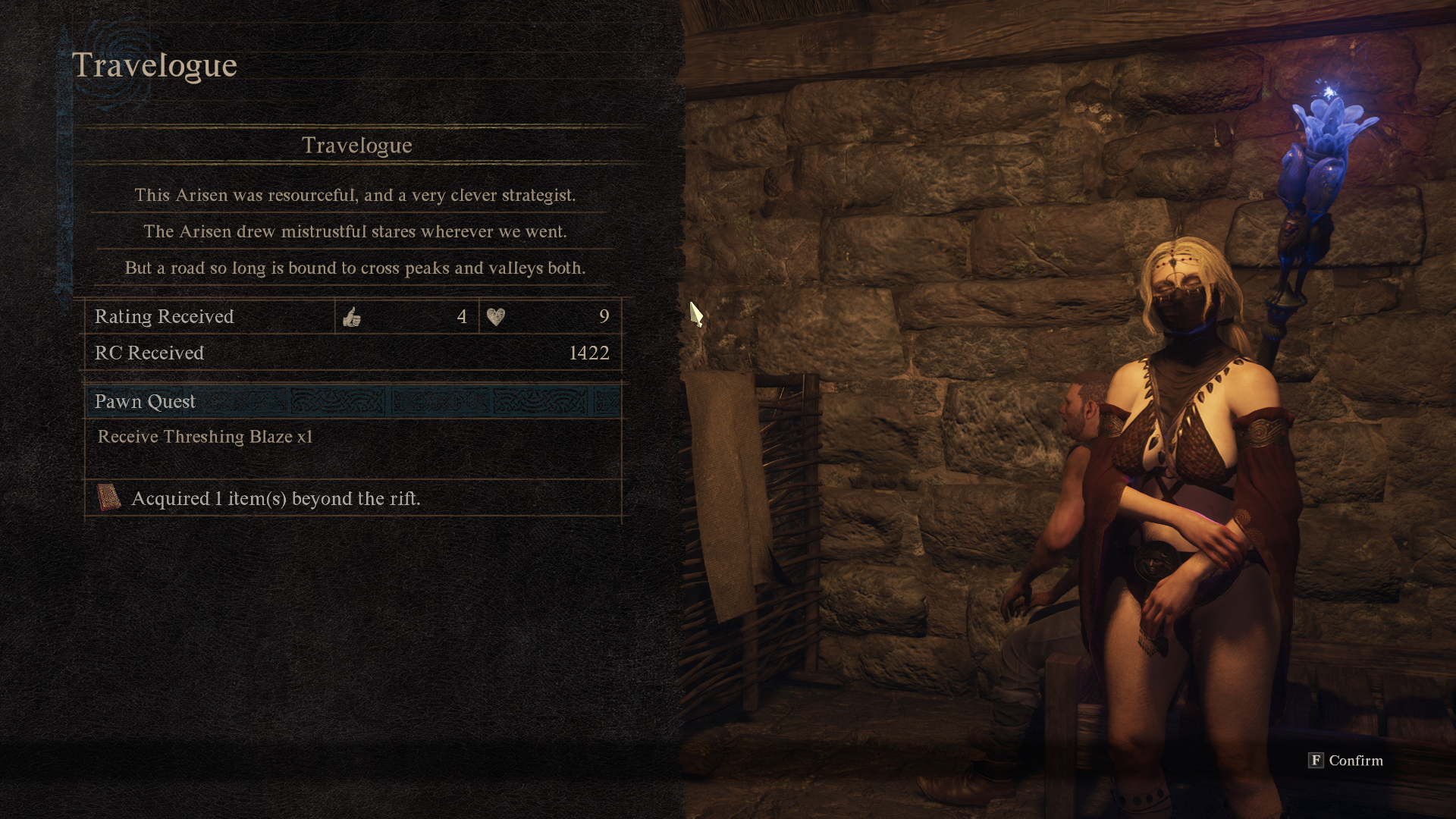Select the acquired item beyond the rift row
Viewport: 1456px width, 819px height.
pos(353,498)
